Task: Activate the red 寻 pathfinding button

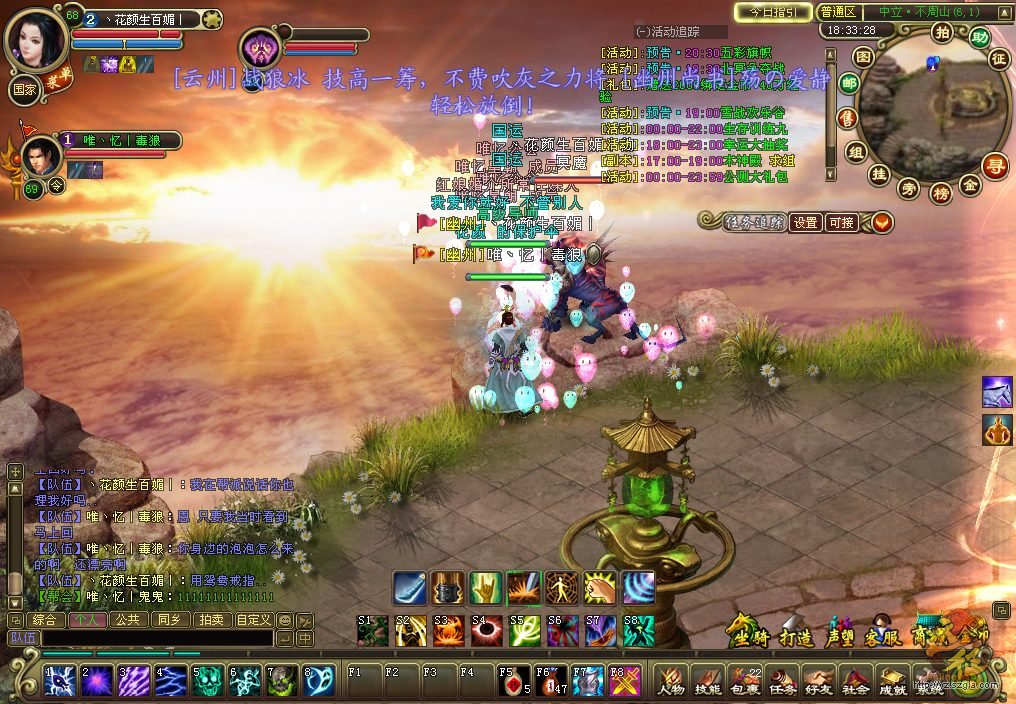Action: tap(995, 166)
